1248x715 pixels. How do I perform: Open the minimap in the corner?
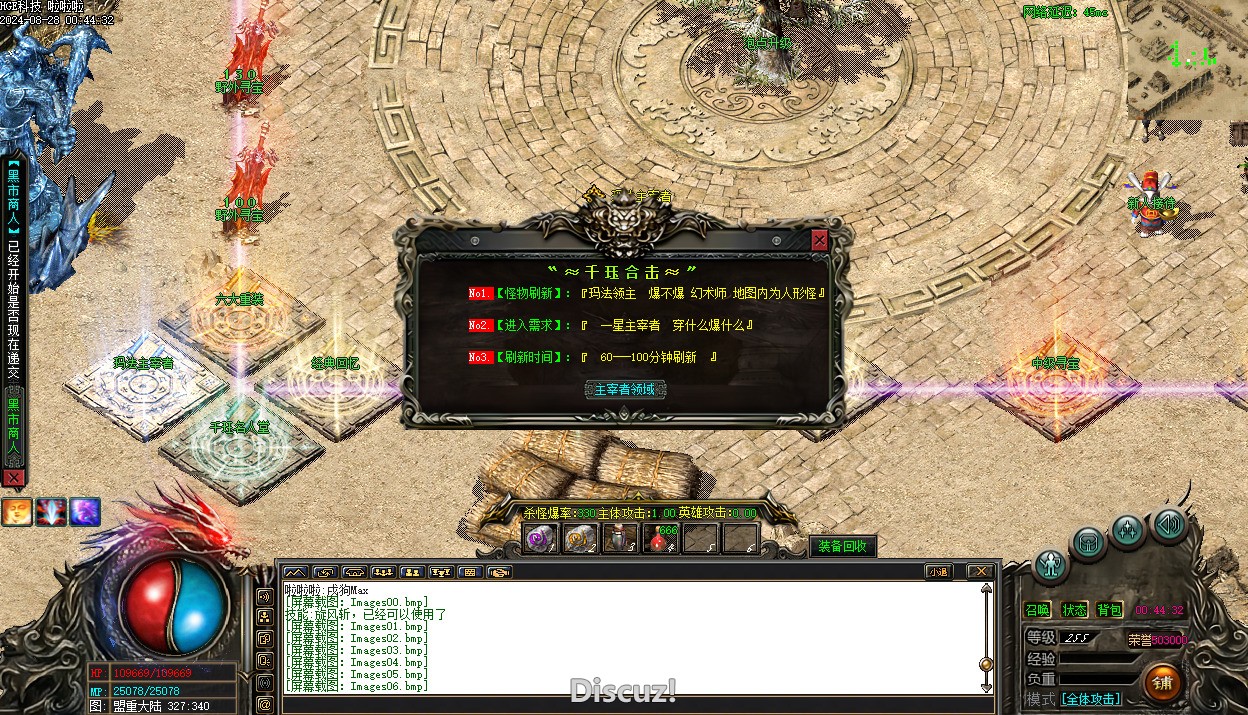click(1187, 60)
